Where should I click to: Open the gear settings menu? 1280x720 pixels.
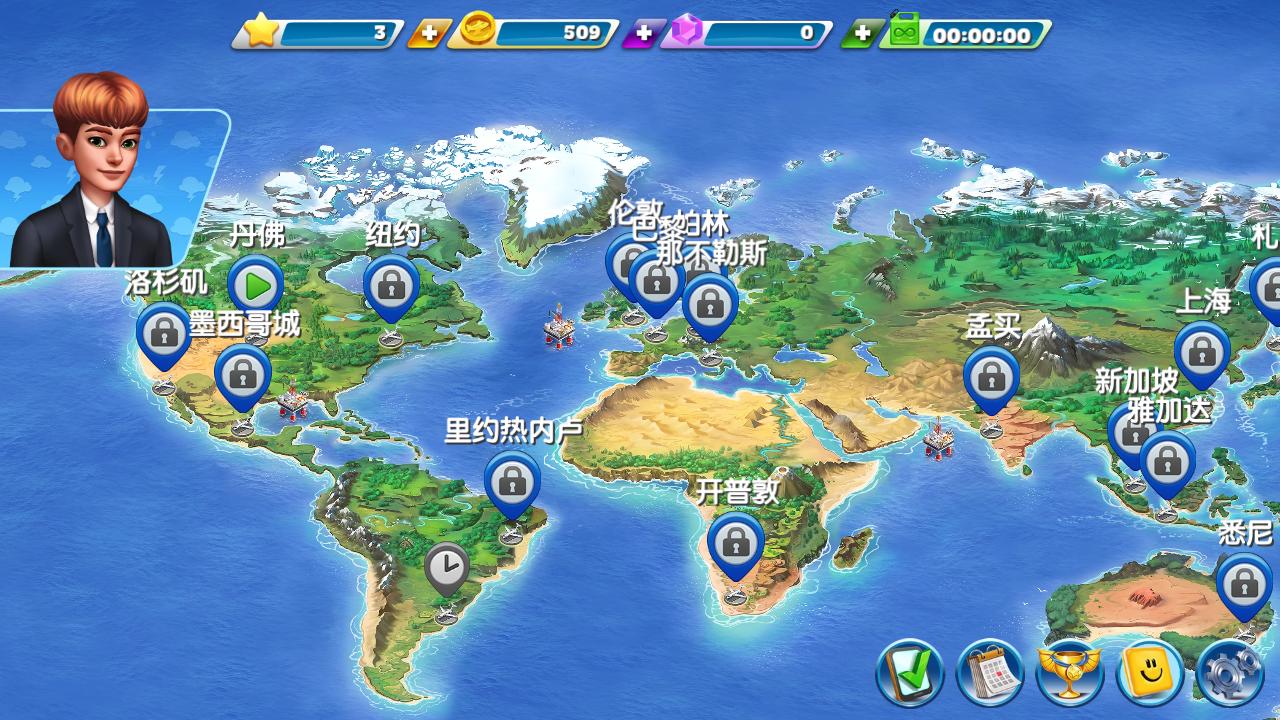pyautogui.click(x=1230, y=673)
